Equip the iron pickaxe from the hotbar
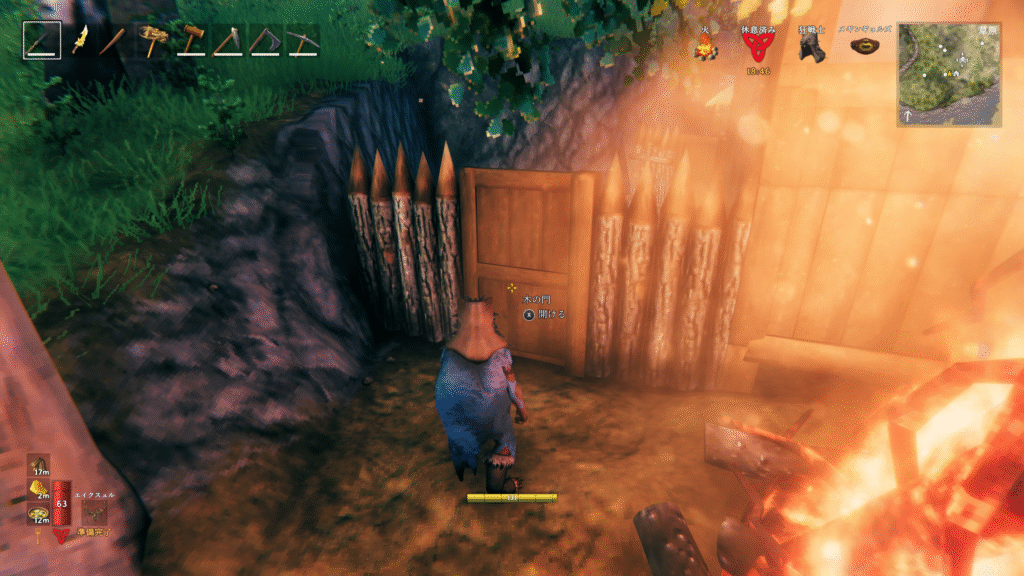The width and height of the screenshot is (1024, 576). 301,40
